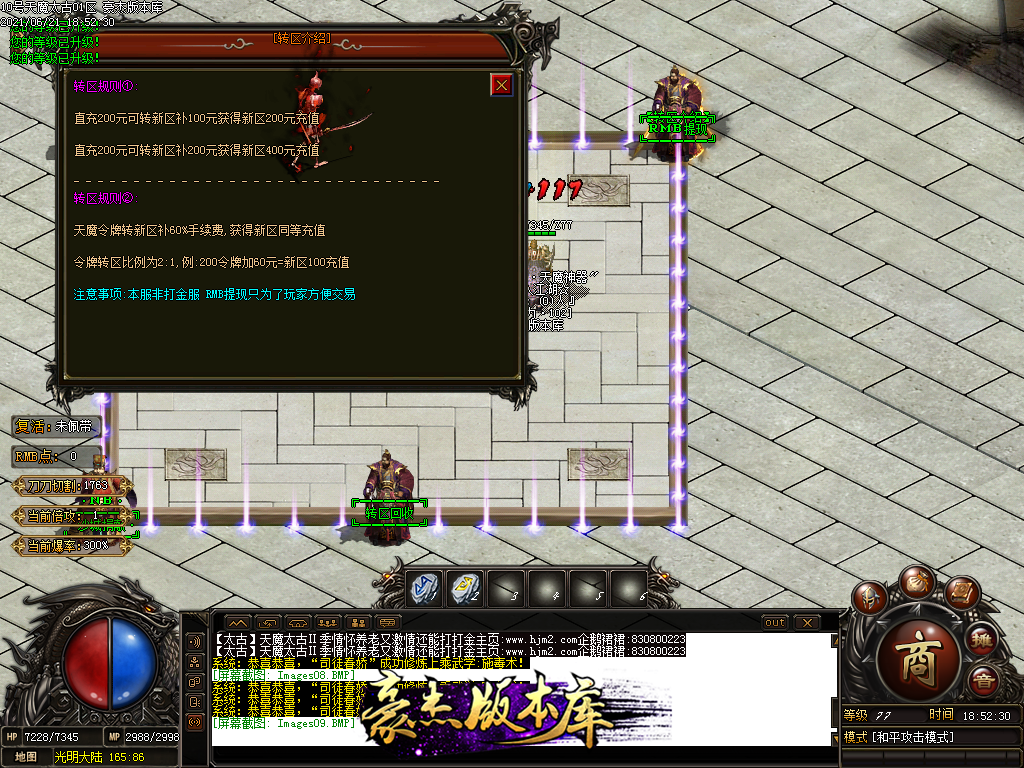Open the 地图 map button
1024x768 pixels.
click(x=26, y=757)
